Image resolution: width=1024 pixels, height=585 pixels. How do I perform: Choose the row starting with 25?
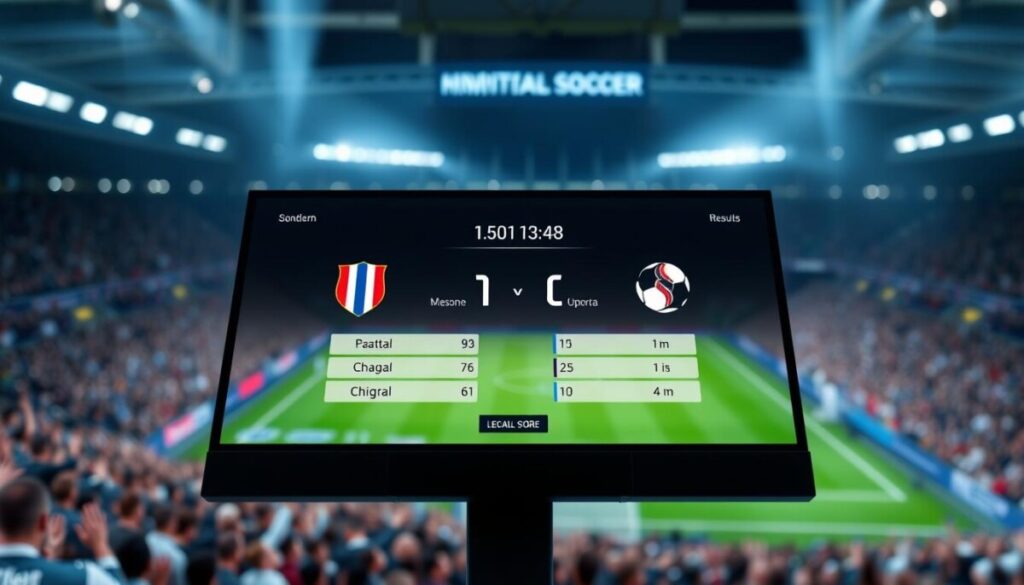point(625,368)
